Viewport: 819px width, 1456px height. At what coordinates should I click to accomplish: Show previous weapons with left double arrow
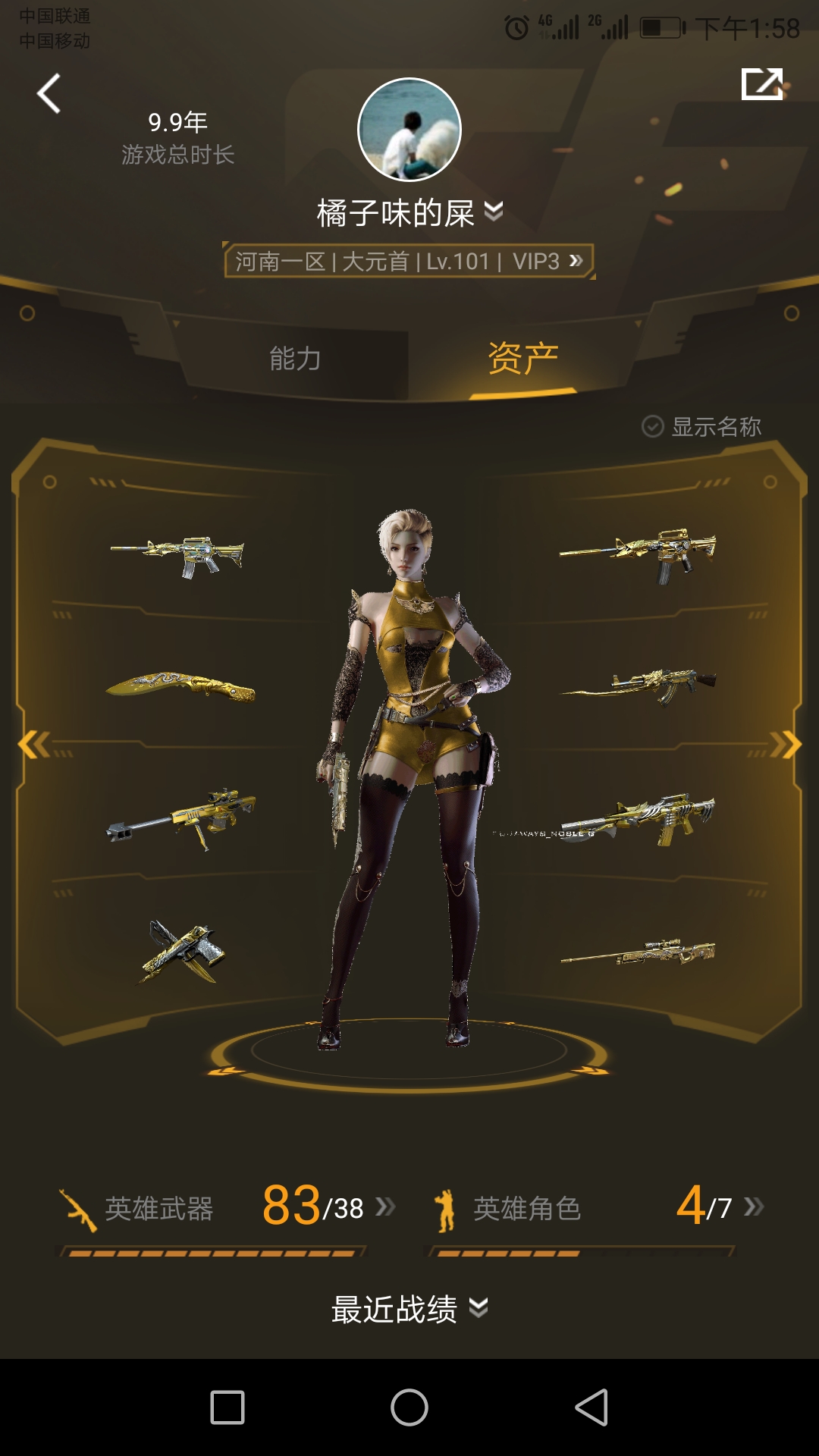[x=33, y=745]
